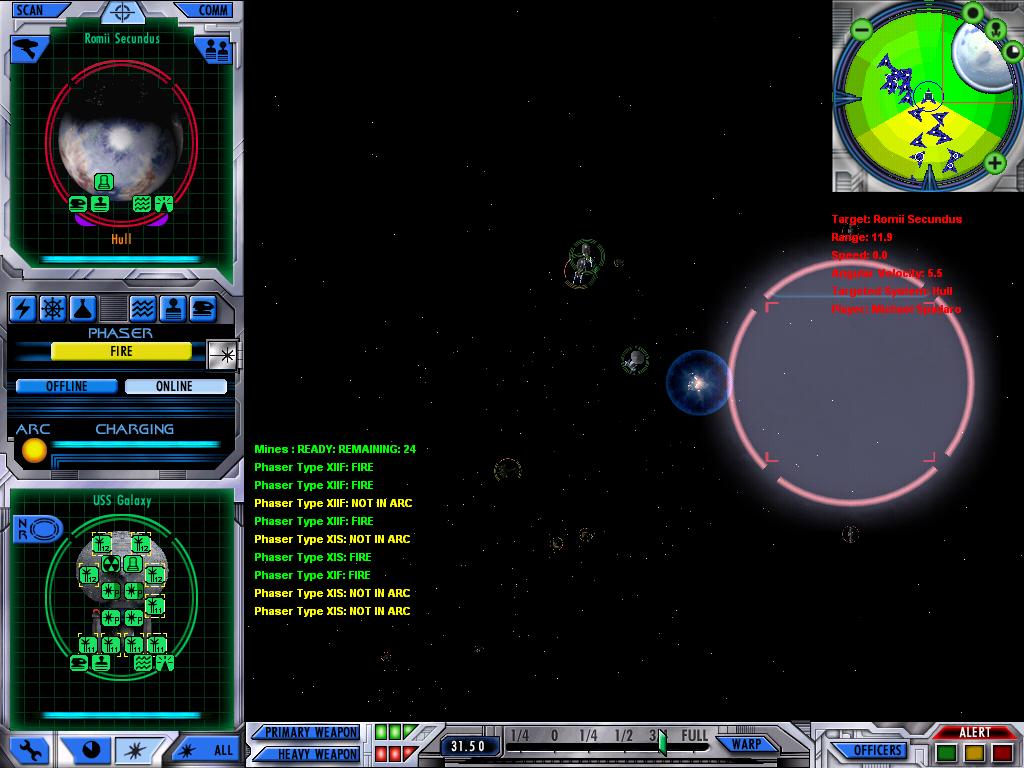
Task: Select the science flask icon
Action: (x=85, y=308)
